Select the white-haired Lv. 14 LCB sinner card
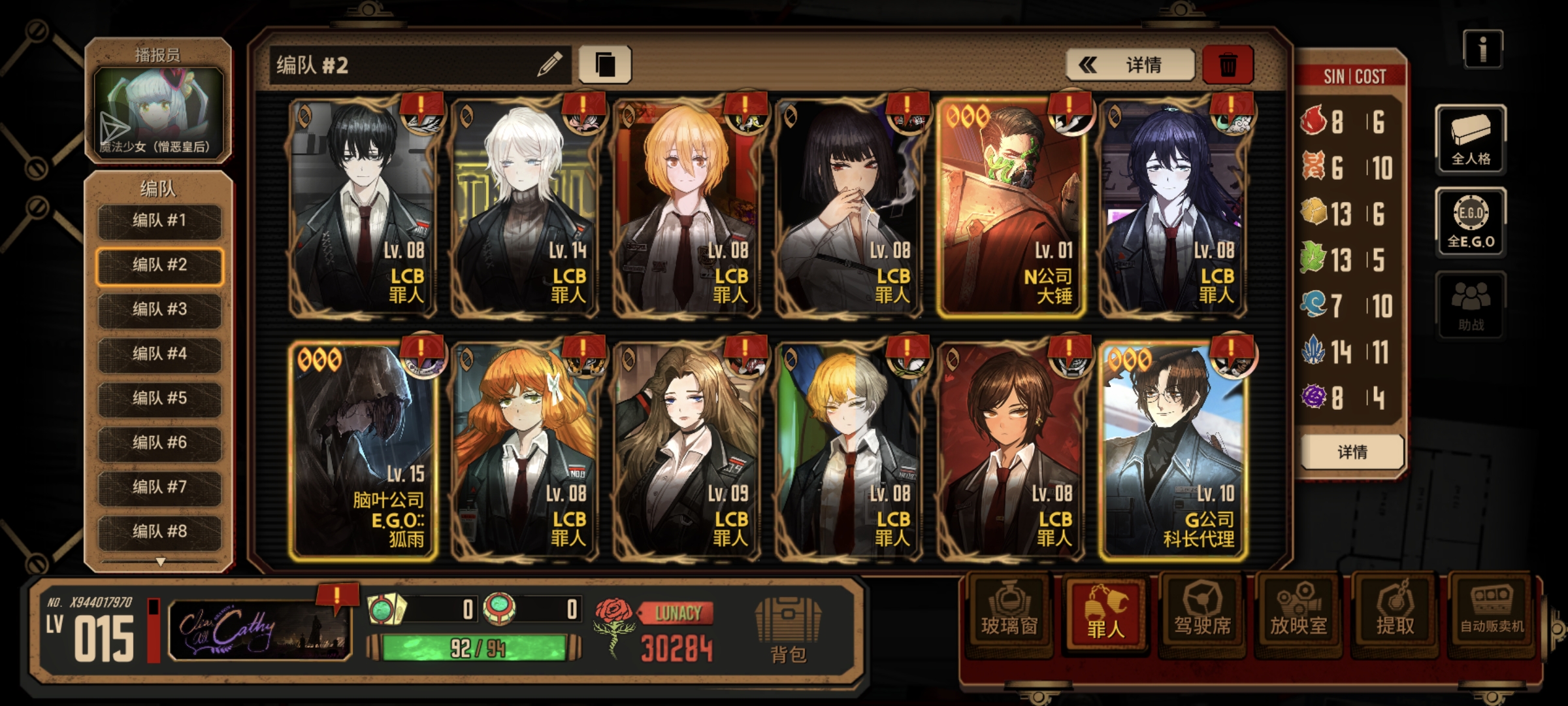This screenshot has height=706, width=1568. (525, 208)
